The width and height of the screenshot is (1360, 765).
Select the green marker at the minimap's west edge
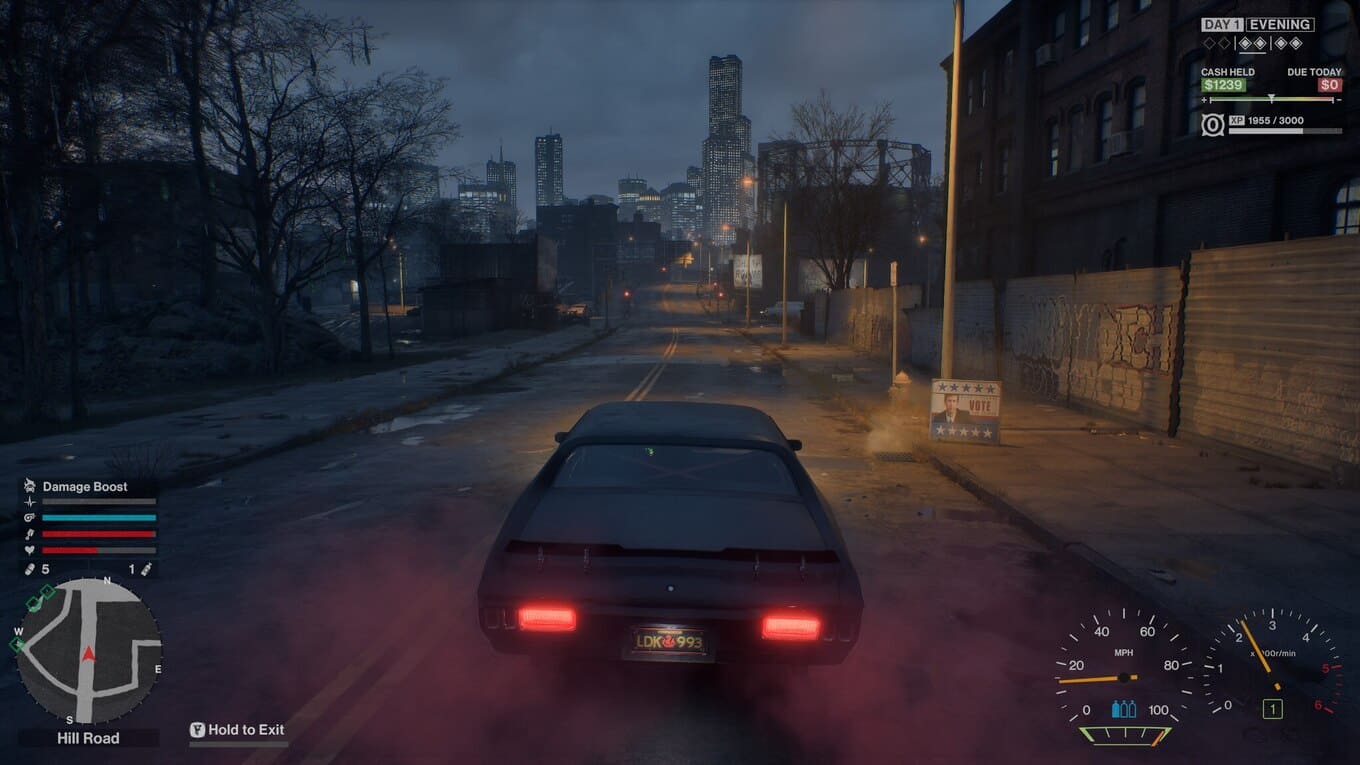point(17,644)
